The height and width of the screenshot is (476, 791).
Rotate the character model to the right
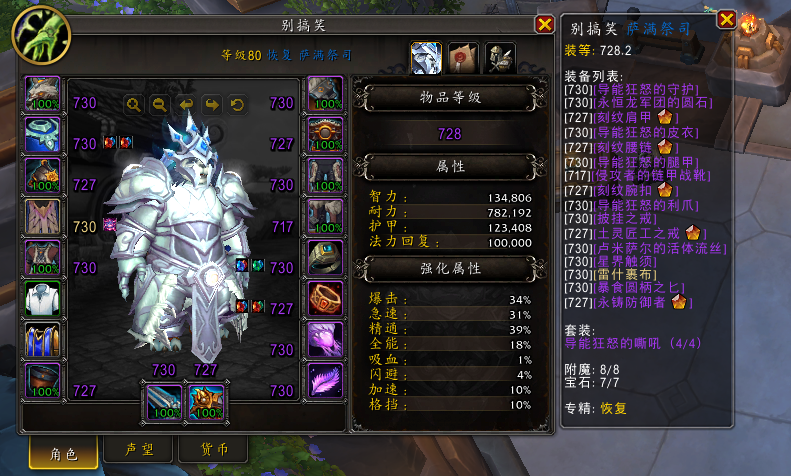pos(211,103)
